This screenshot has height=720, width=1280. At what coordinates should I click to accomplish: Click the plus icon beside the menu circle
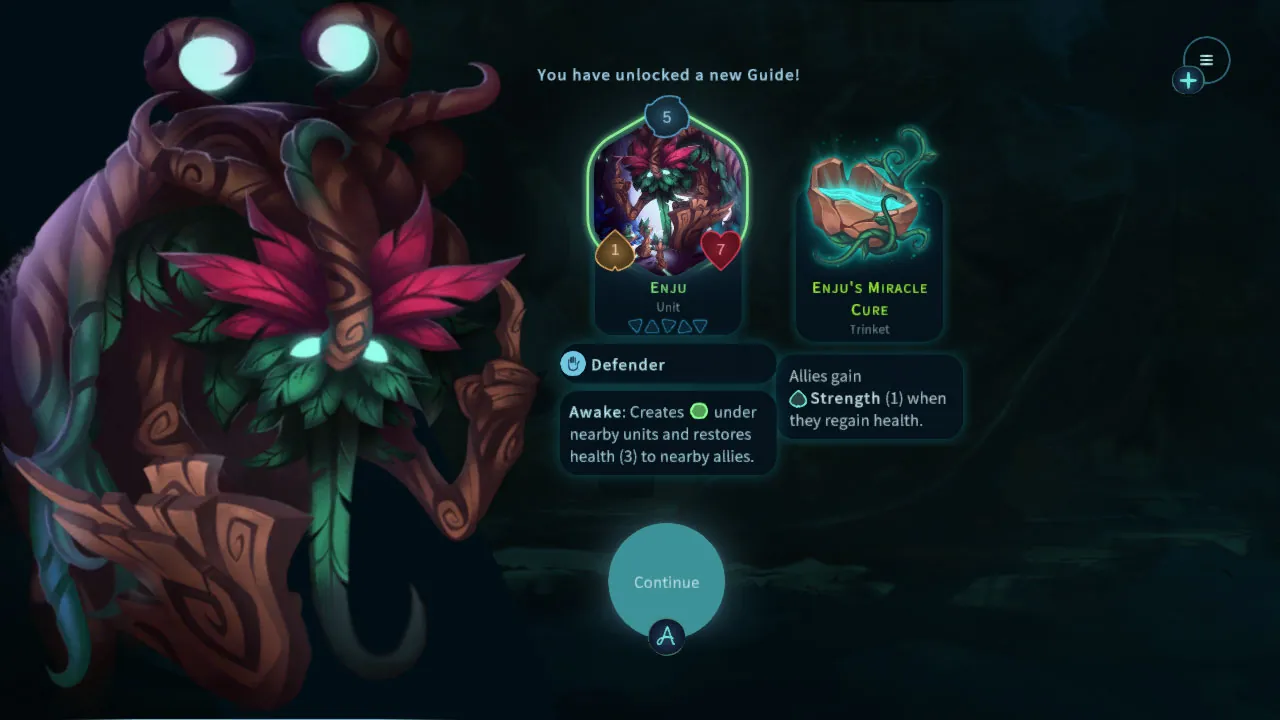(1188, 80)
